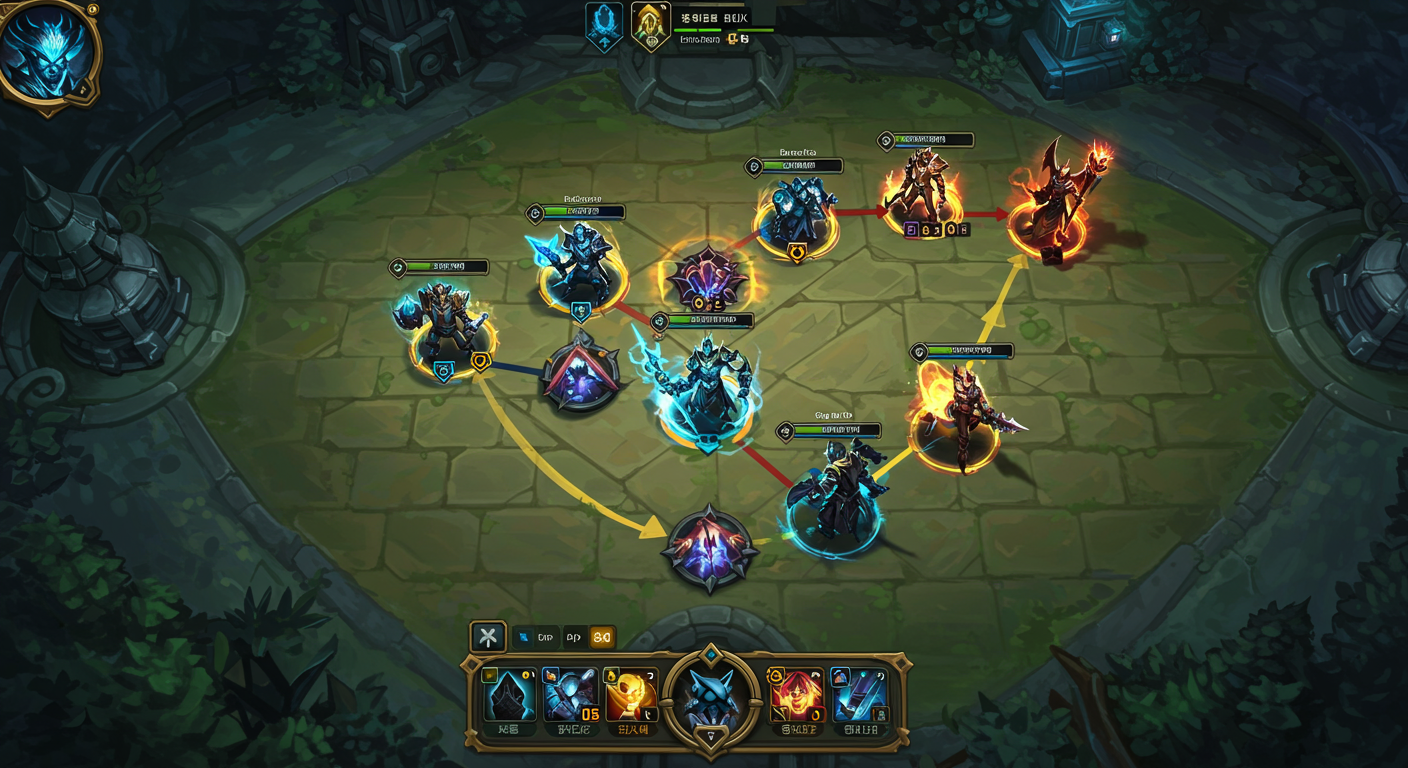
Task: Select the blue lightning mage unit
Action: coord(708,385)
